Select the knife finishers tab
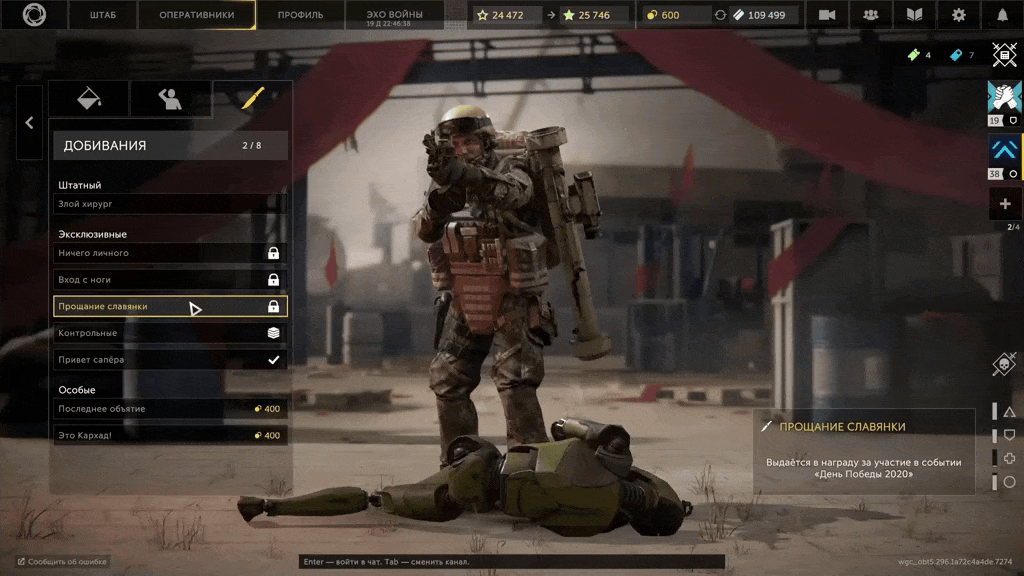1024x576 pixels. (252, 99)
